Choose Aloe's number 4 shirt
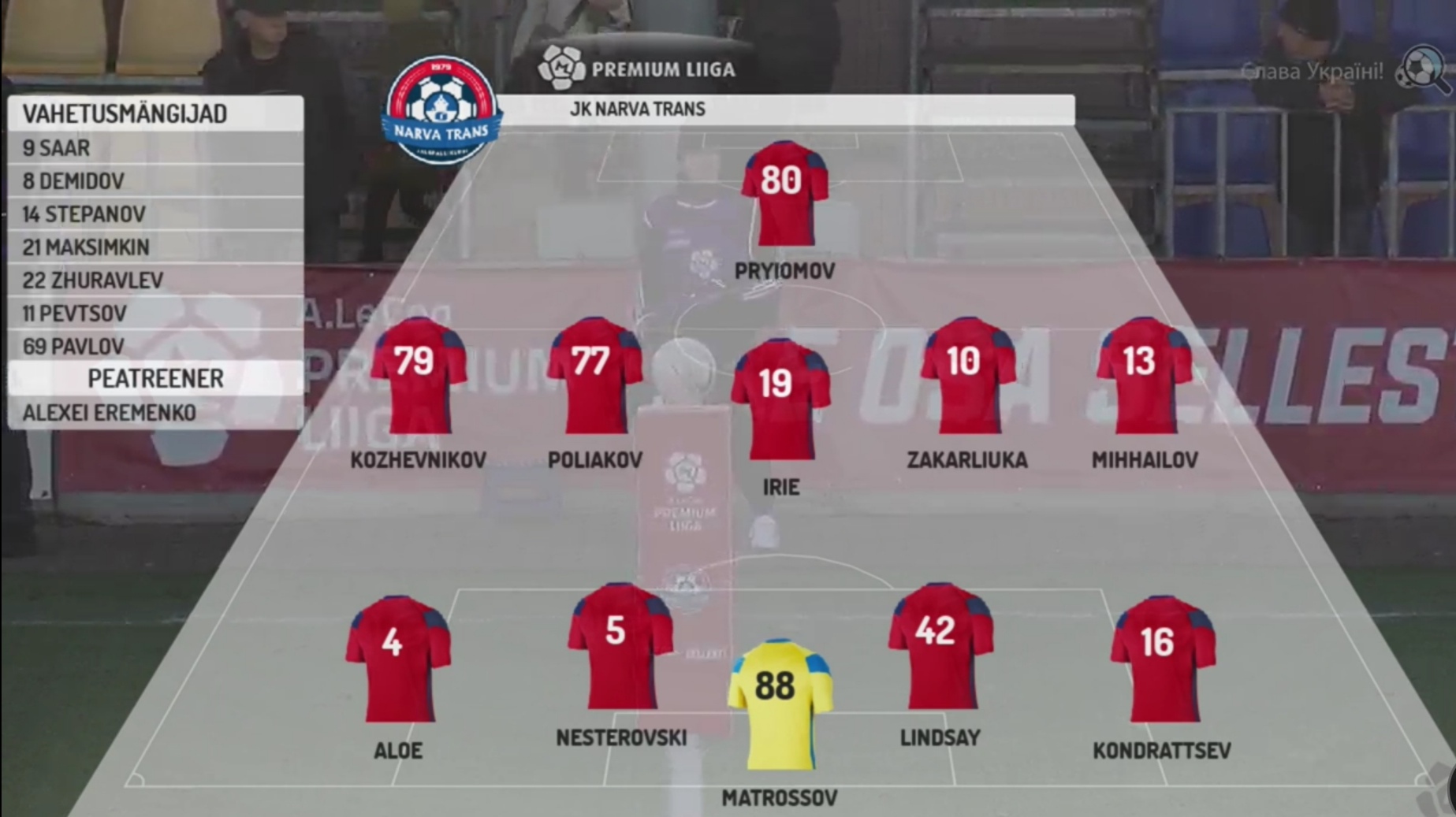Image resolution: width=1456 pixels, height=817 pixels. 397,659
